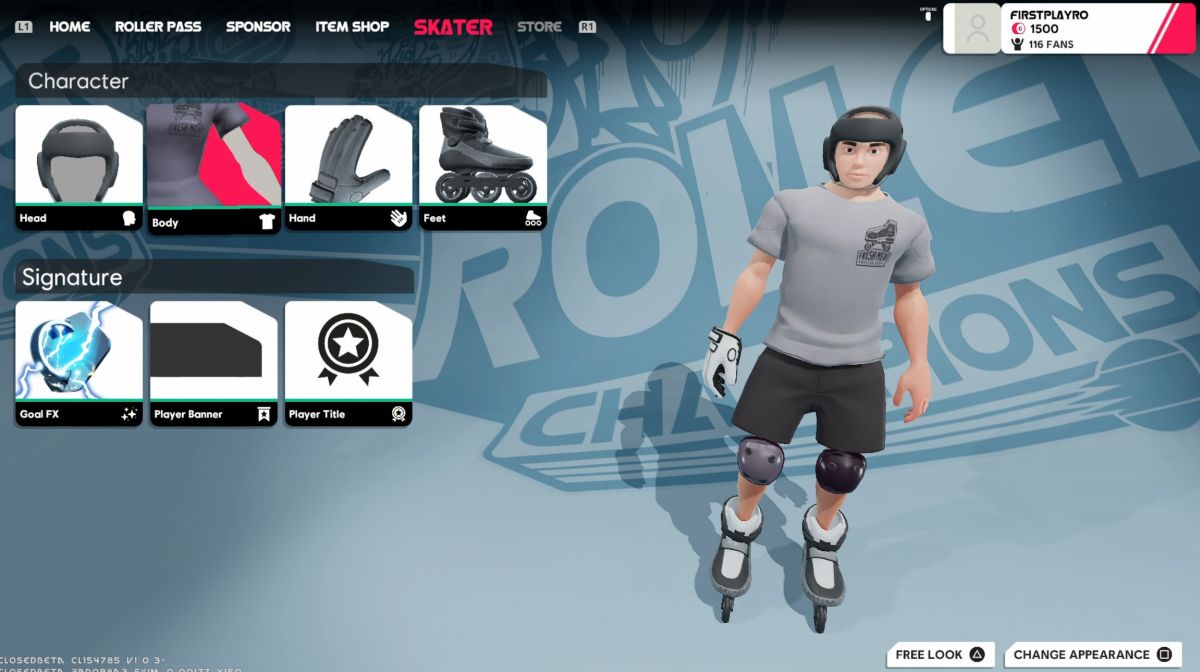Open the Item Shop tab
This screenshot has height=672, width=1200.
[352, 27]
